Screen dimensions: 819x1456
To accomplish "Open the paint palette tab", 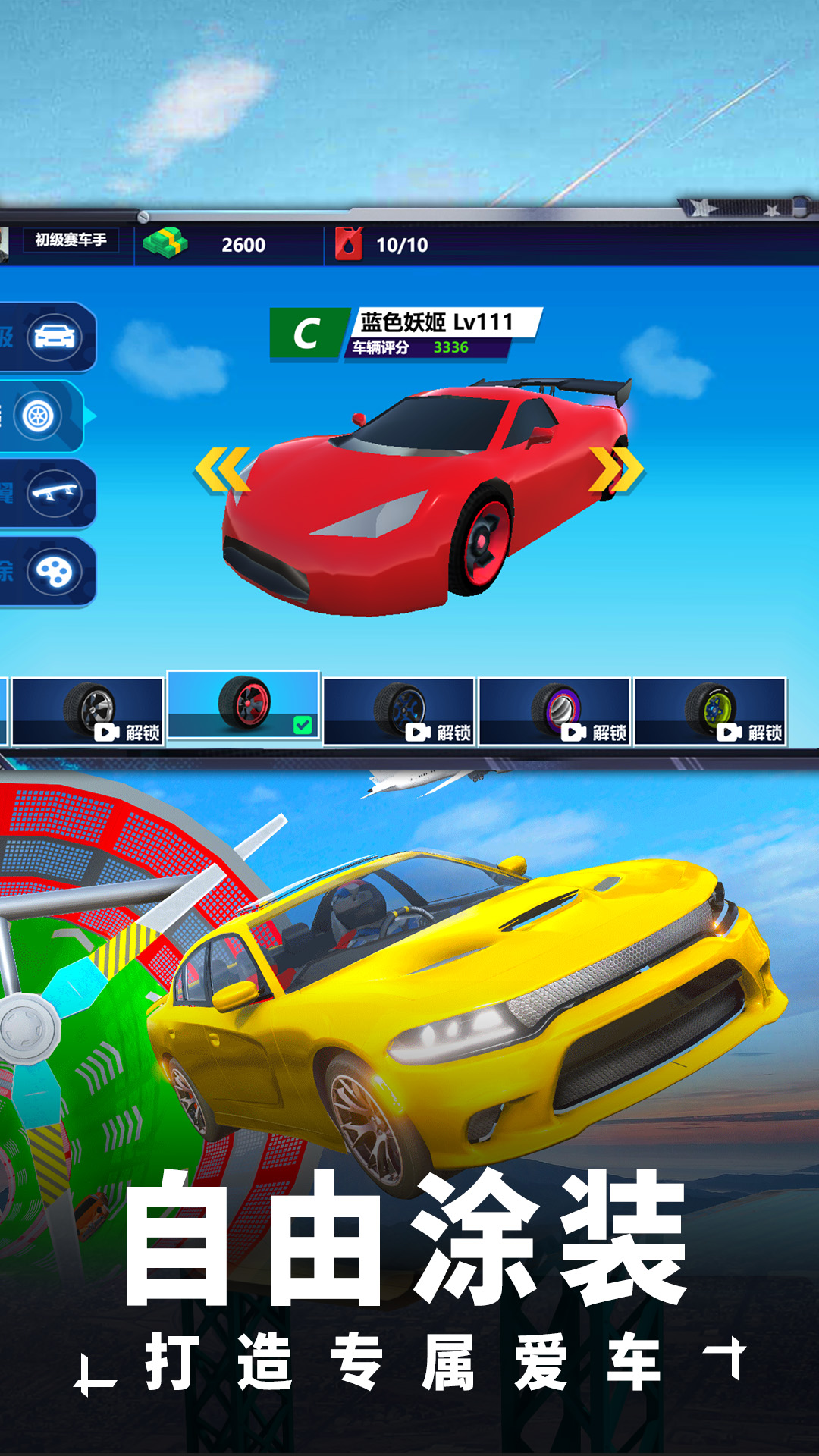I will (53, 572).
